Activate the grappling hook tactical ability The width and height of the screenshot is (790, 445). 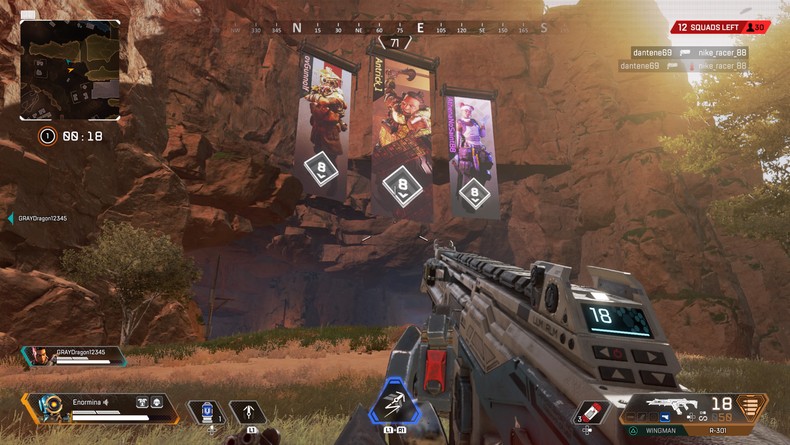246,411
